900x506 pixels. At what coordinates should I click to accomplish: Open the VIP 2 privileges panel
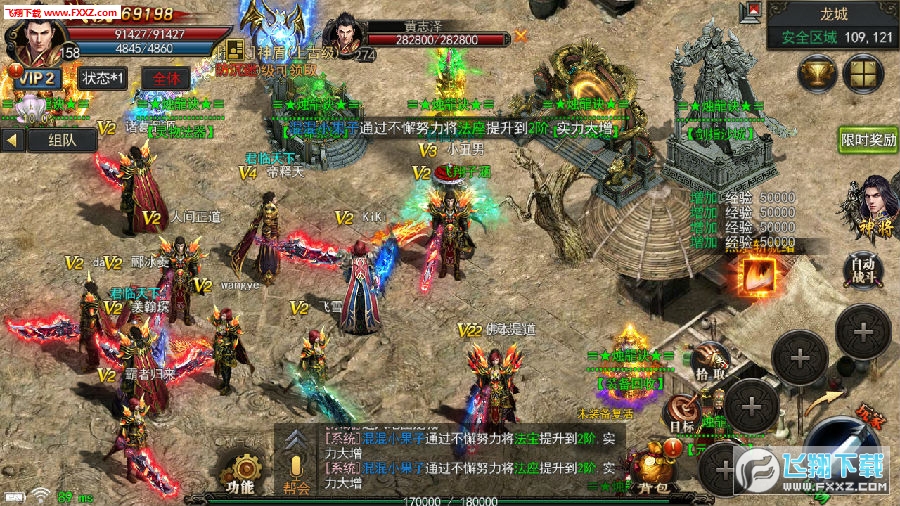[38, 78]
